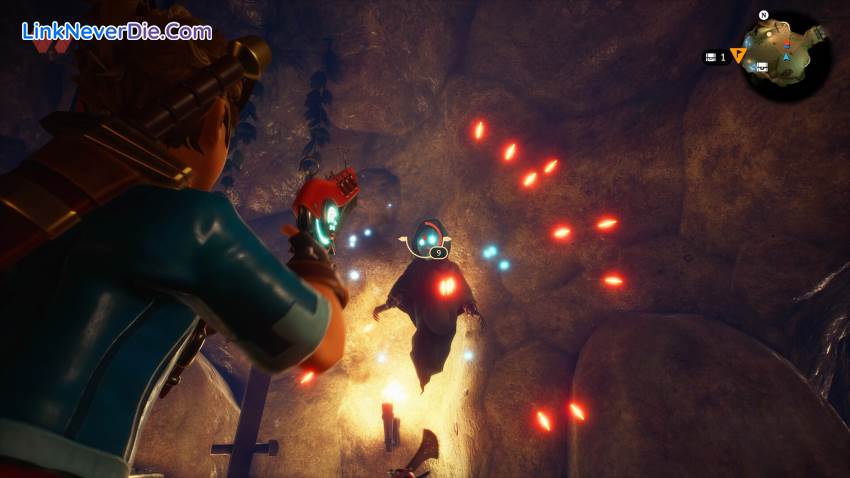Open the LinkNeverDie.Com watermark link

pos(116,31)
